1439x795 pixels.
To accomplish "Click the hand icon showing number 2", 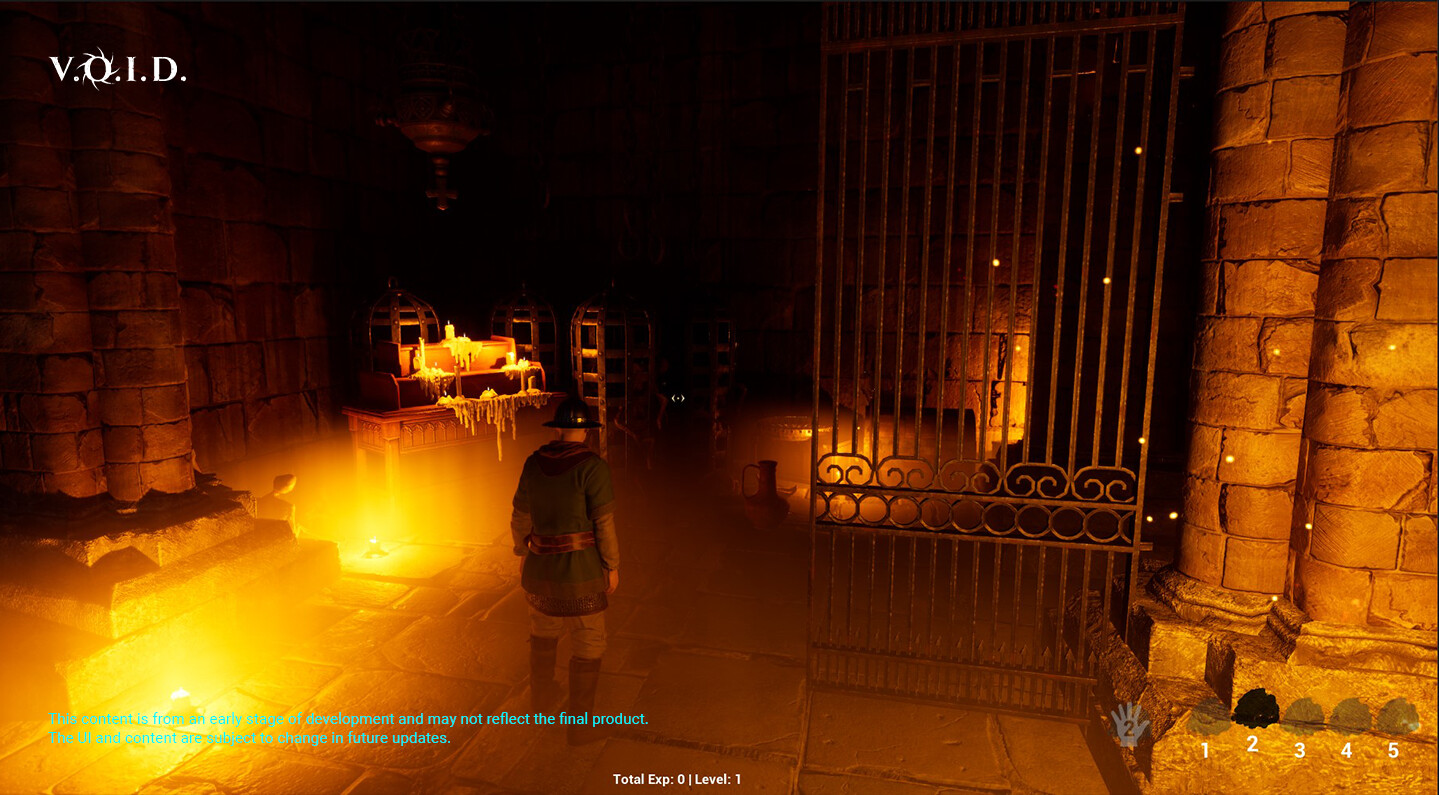I will (x=1128, y=724).
